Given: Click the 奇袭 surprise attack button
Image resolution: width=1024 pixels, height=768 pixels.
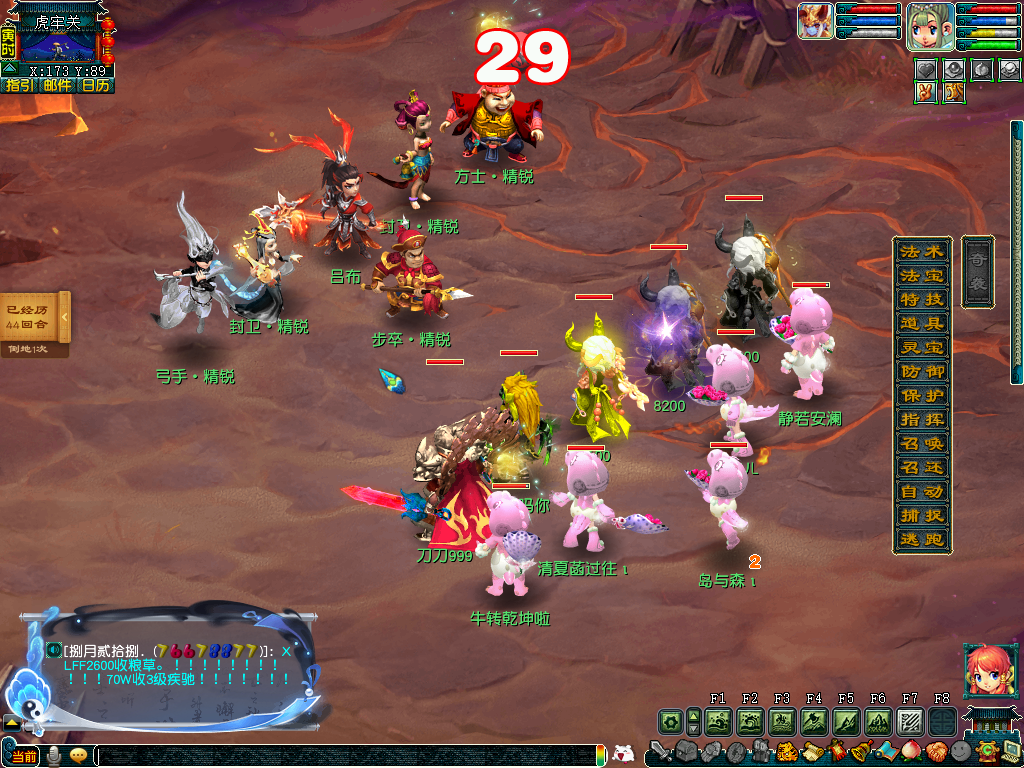Looking at the screenshot, I should (x=978, y=271).
